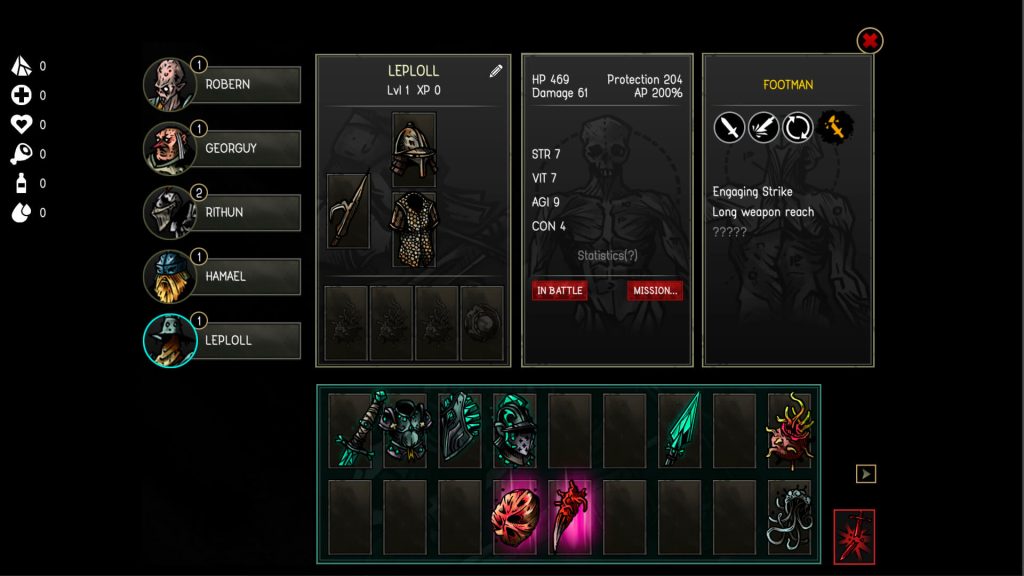Pick the teal greatsword in inventory
This screenshot has height=576, width=1024.
tap(351, 431)
